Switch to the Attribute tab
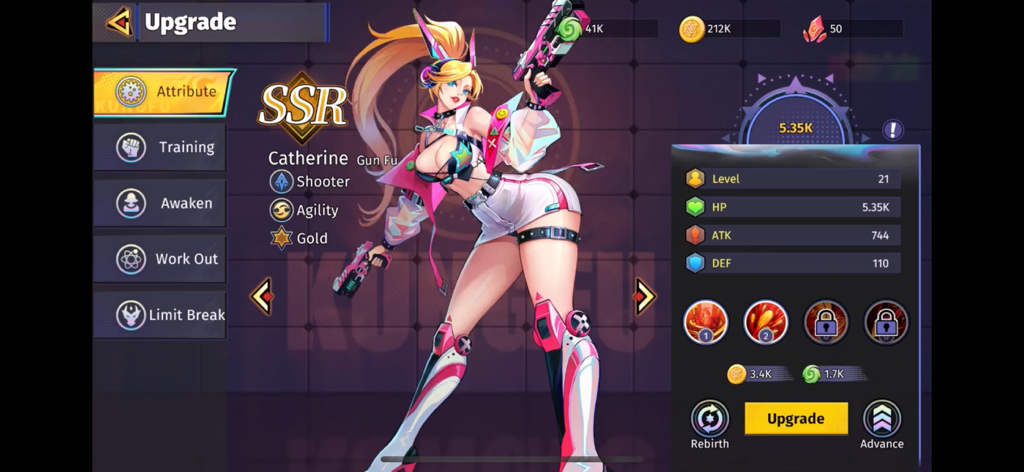 (162, 92)
